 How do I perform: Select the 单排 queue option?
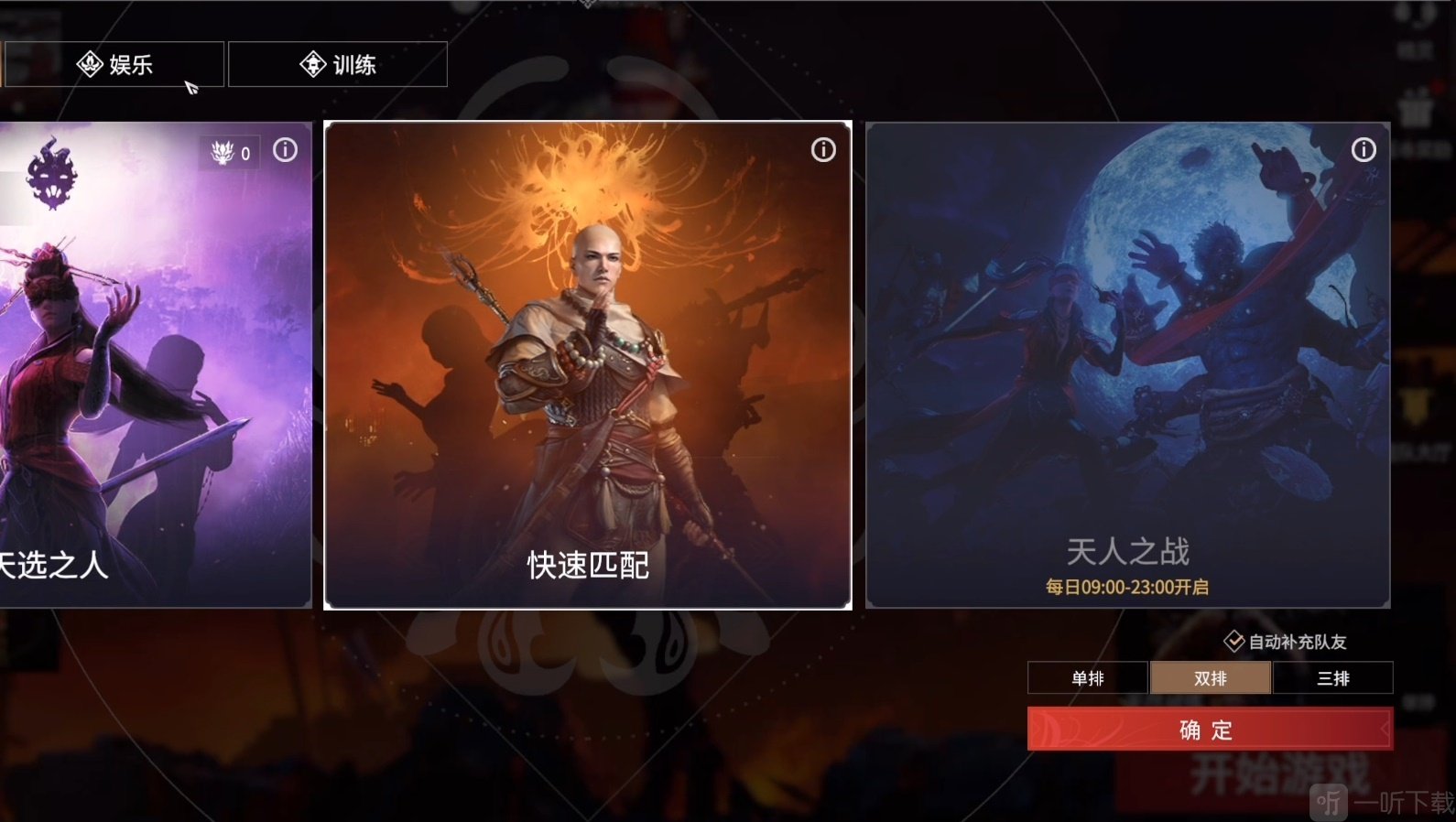point(1088,677)
